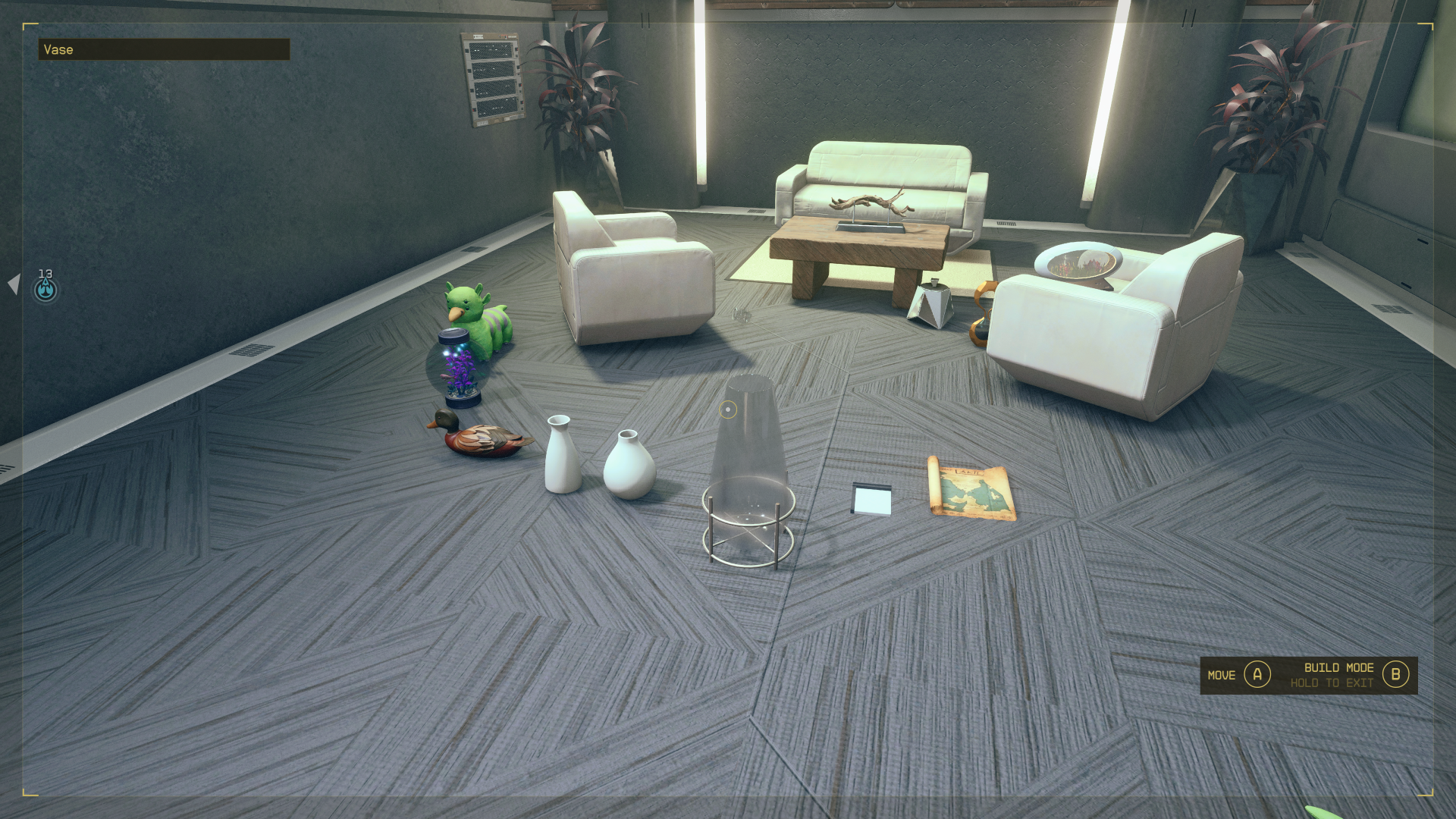Click the circled A button icon
This screenshot has width=1456, height=819.
point(1259,674)
